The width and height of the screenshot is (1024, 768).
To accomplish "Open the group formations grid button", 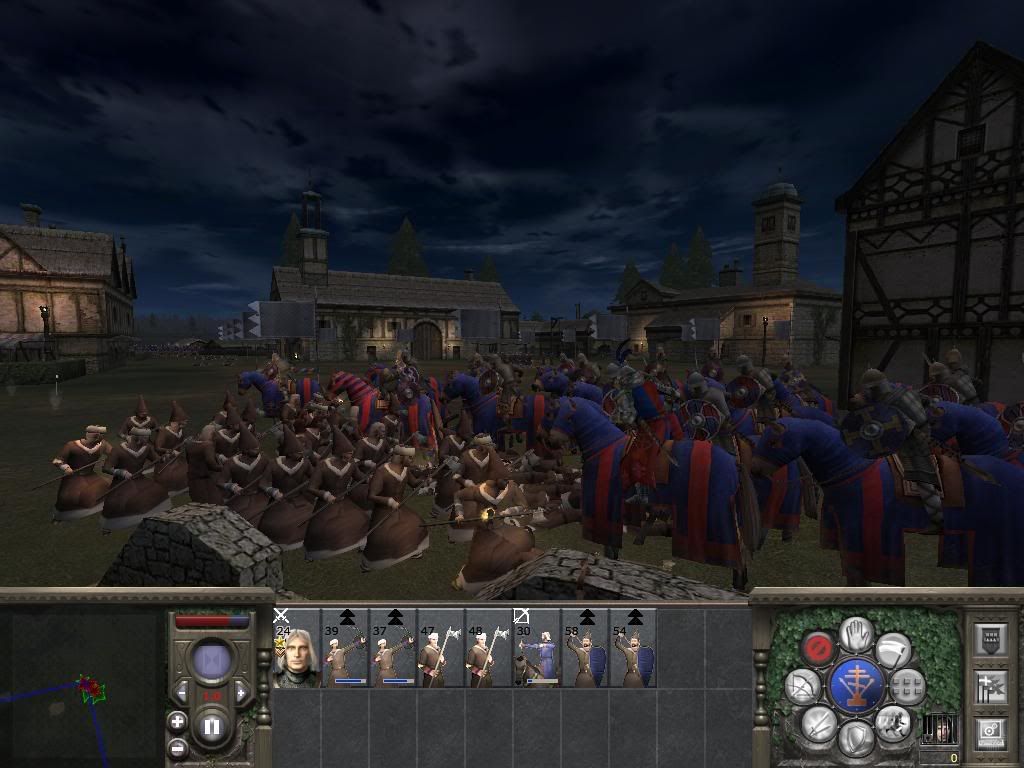I will (x=907, y=685).
